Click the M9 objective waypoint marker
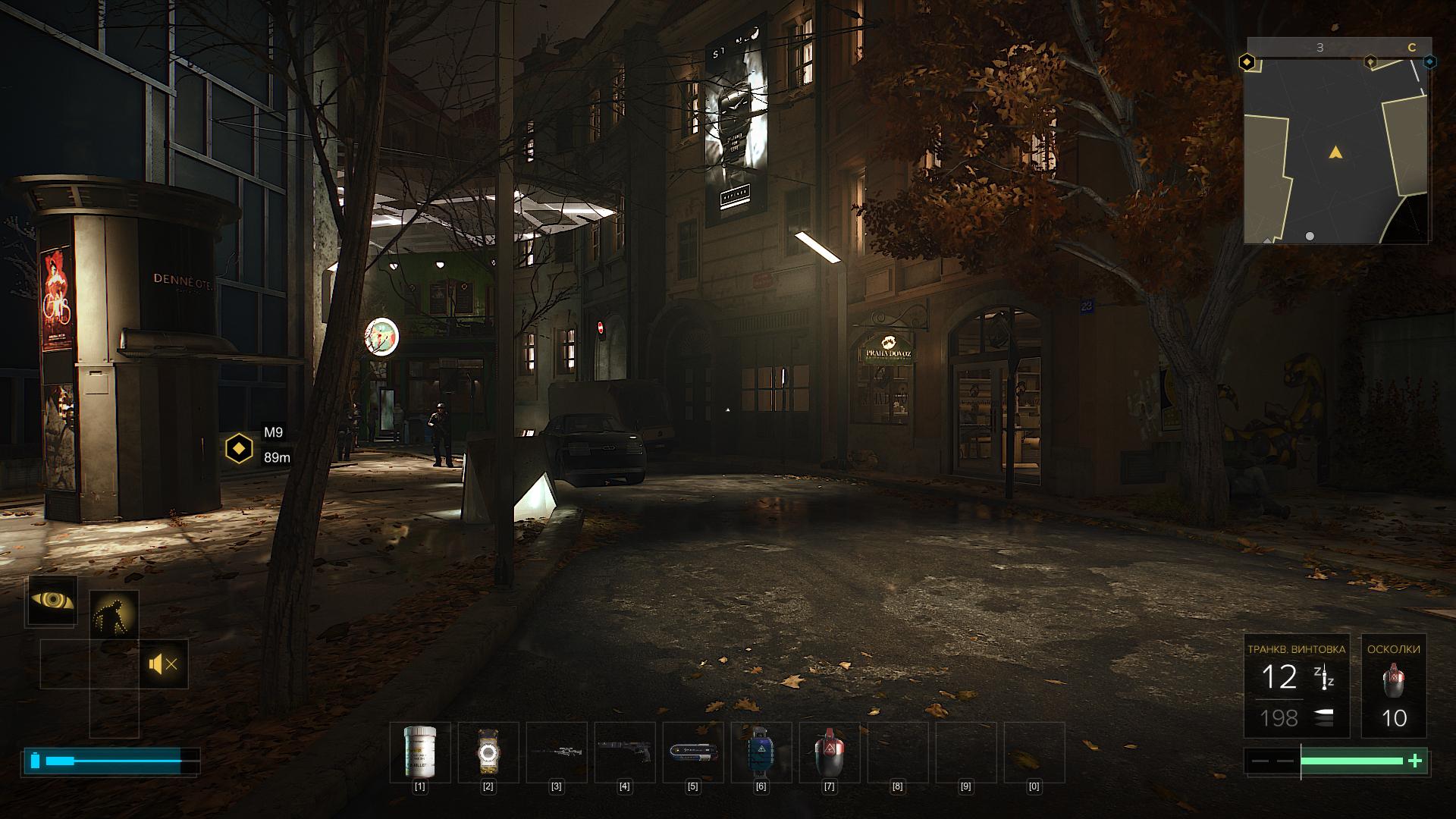The image size is (1456, 819). pyautogui.click(x=239, y=448)
